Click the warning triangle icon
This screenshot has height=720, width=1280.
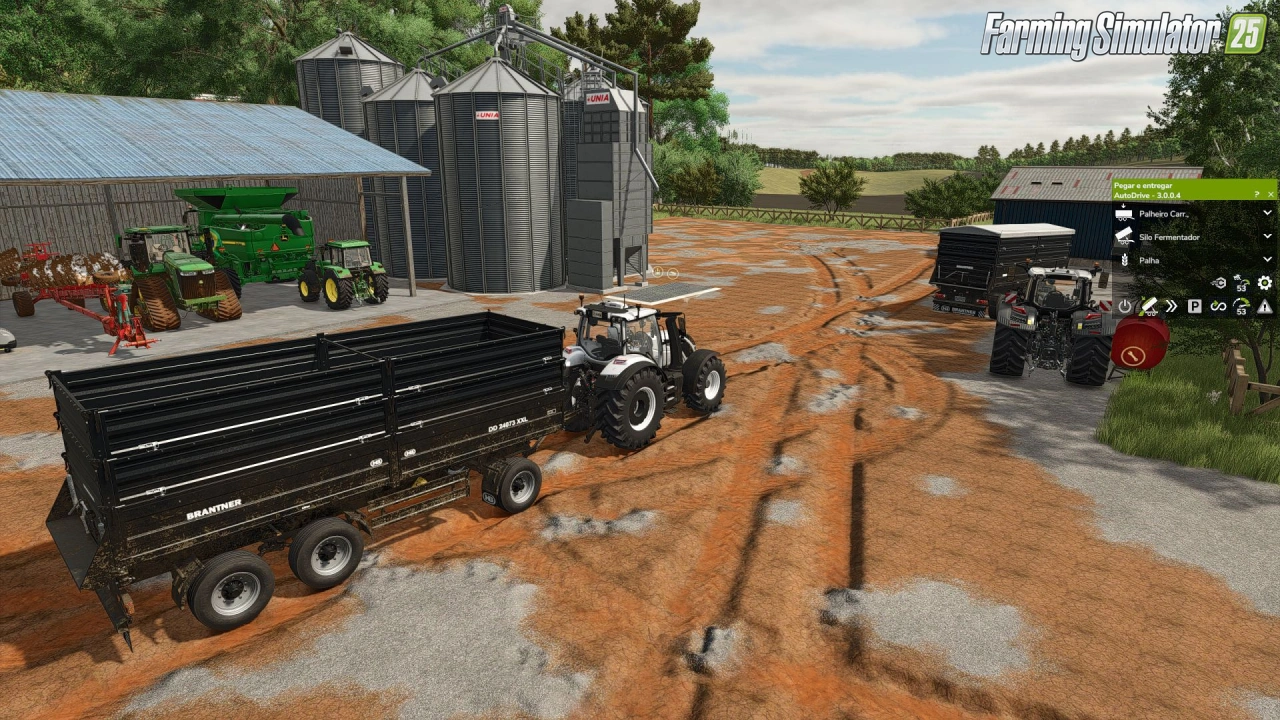click(x=1265, y=306)
